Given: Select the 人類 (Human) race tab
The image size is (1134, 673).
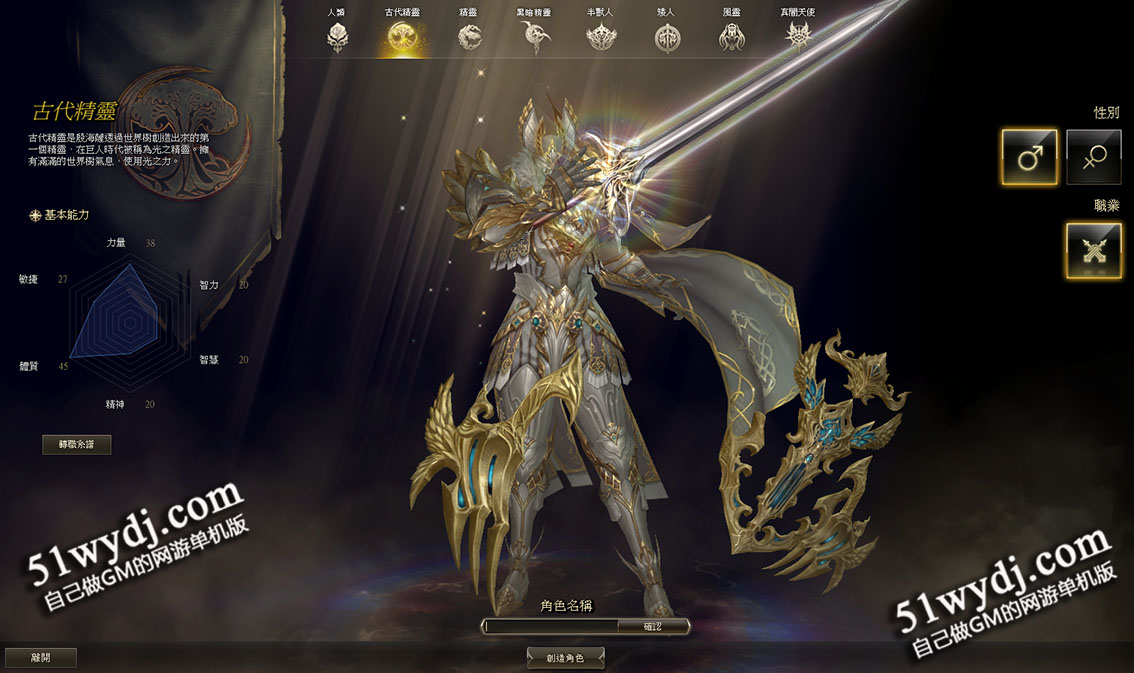Looking at the screenshot, I should pyautogui.click(x=337, y=37).
